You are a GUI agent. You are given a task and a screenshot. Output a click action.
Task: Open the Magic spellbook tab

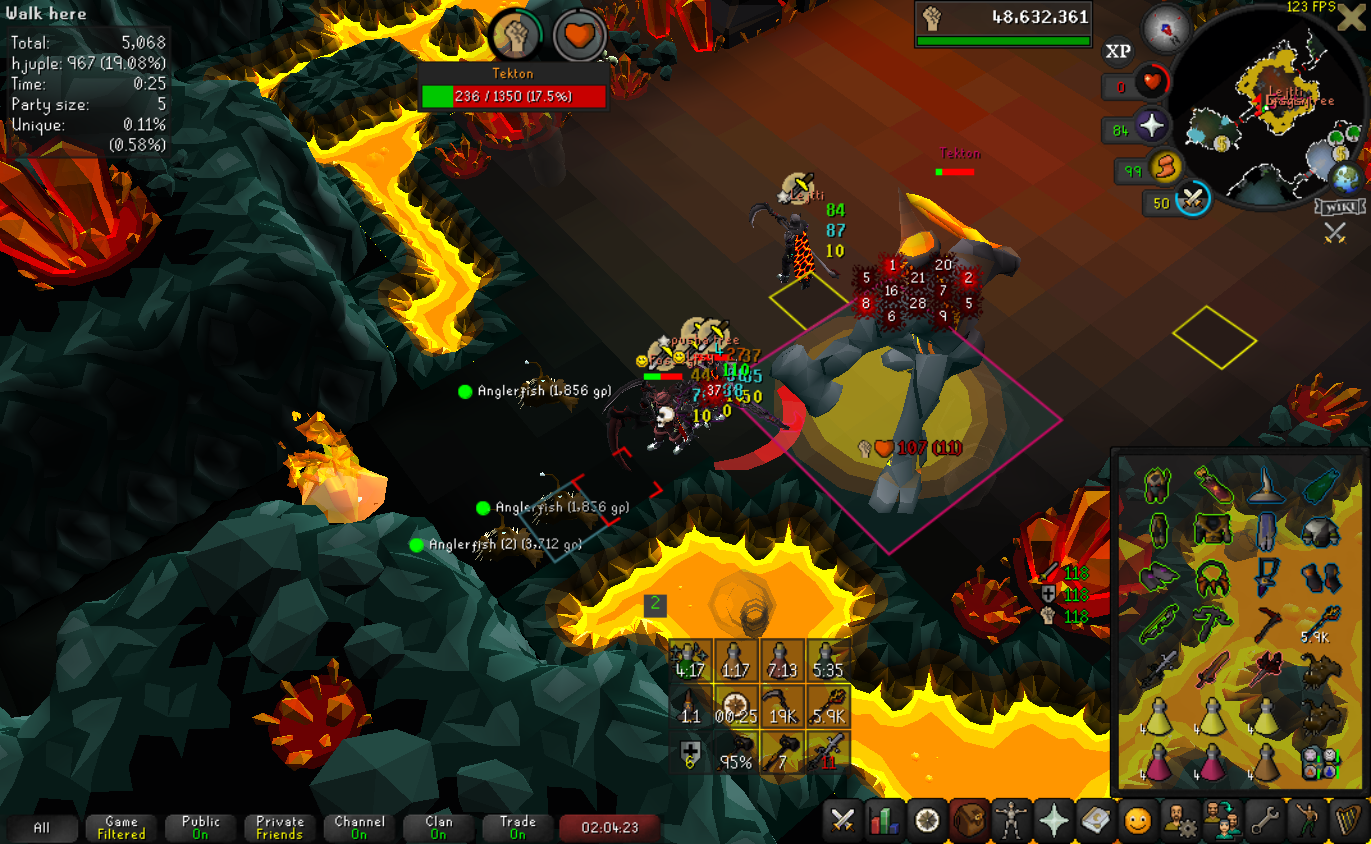1096,821
